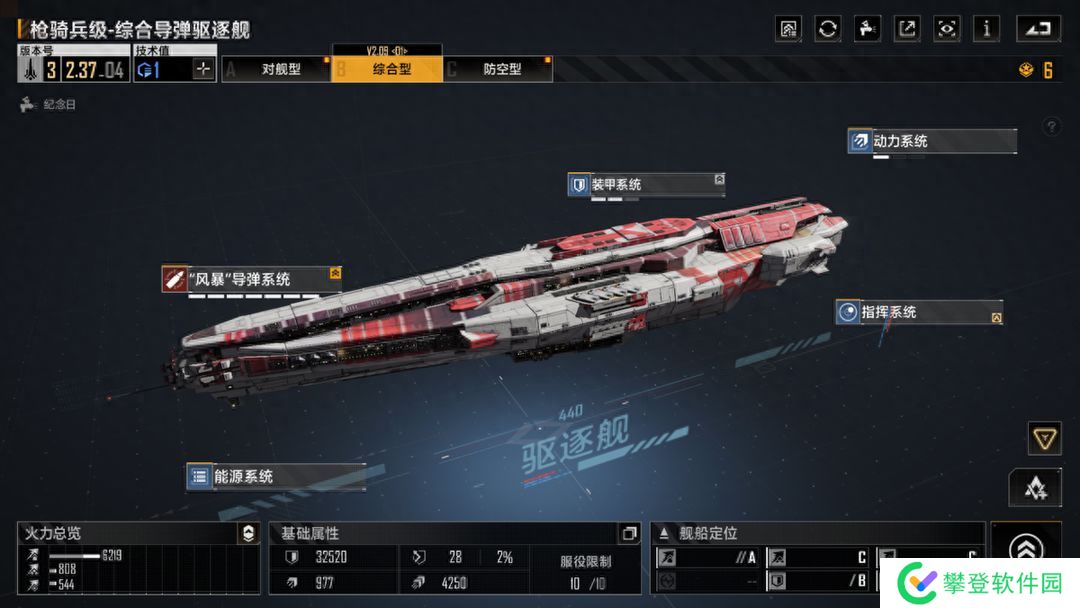Open the 动力系统 module label
The height and width of the screenshot is (608, 1080).
[931, 141]
